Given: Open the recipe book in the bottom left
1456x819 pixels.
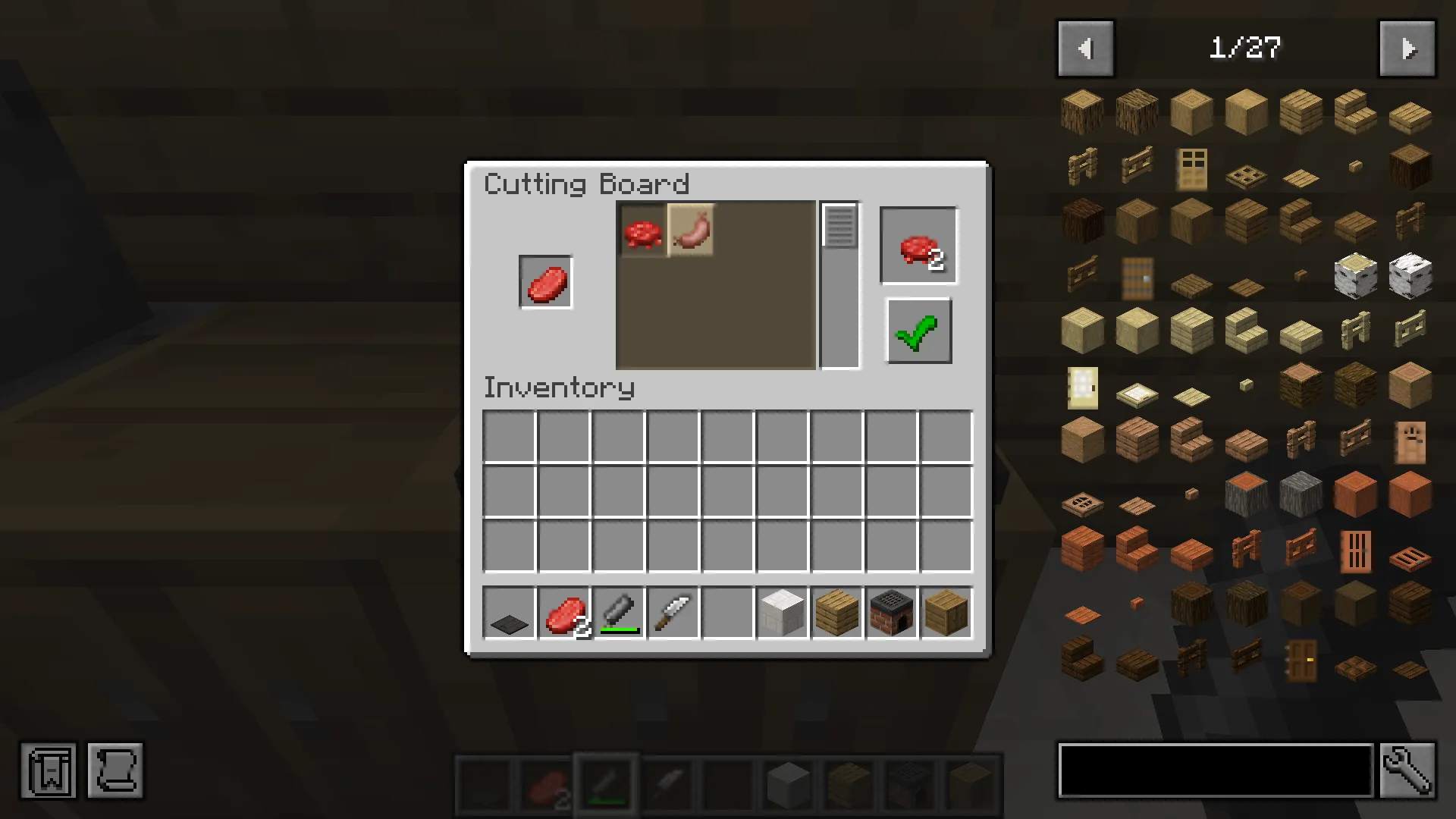Looking at the screenshot, I should [48, 770].
